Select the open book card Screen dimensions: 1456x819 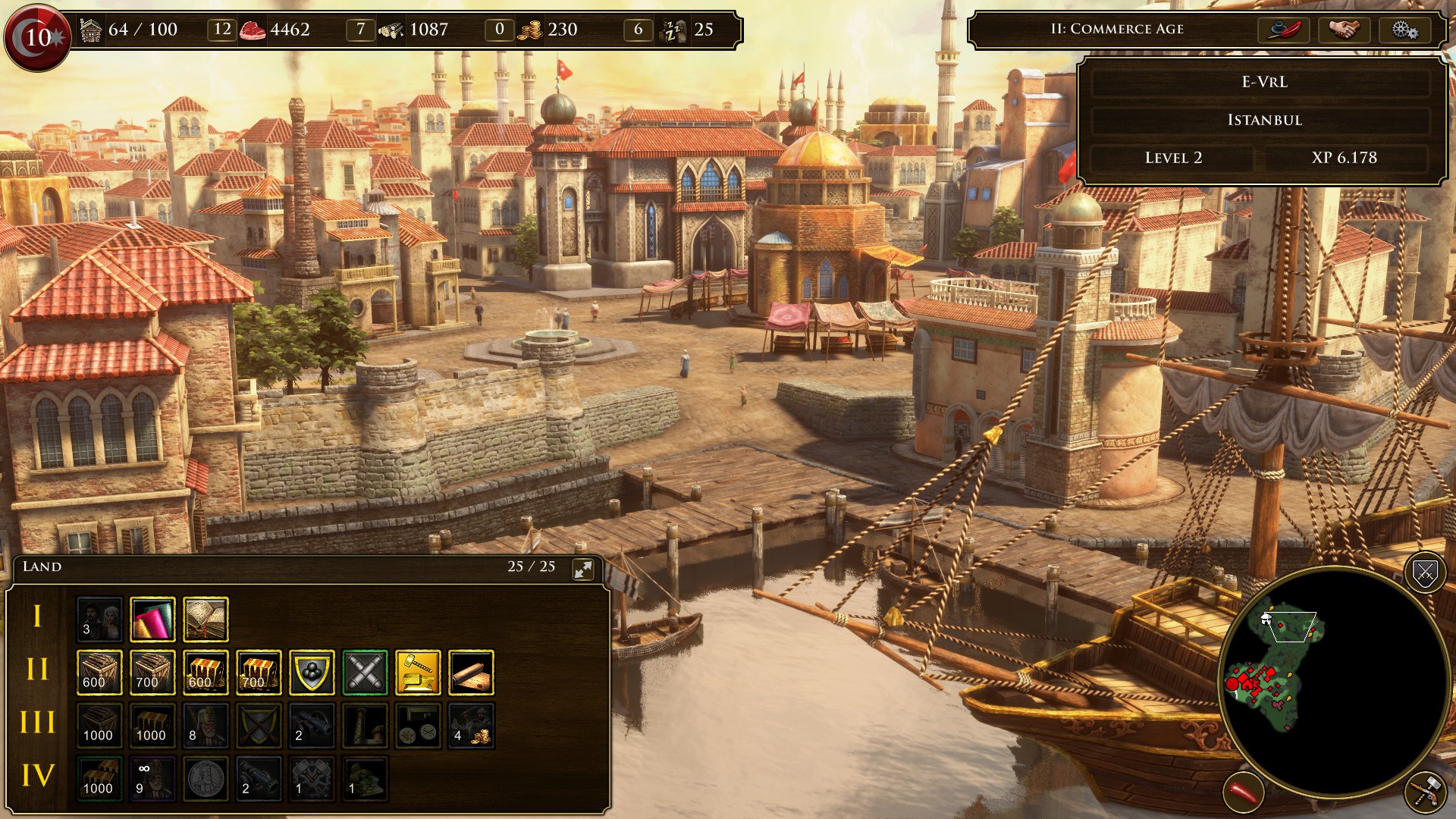tap(206, 620)
